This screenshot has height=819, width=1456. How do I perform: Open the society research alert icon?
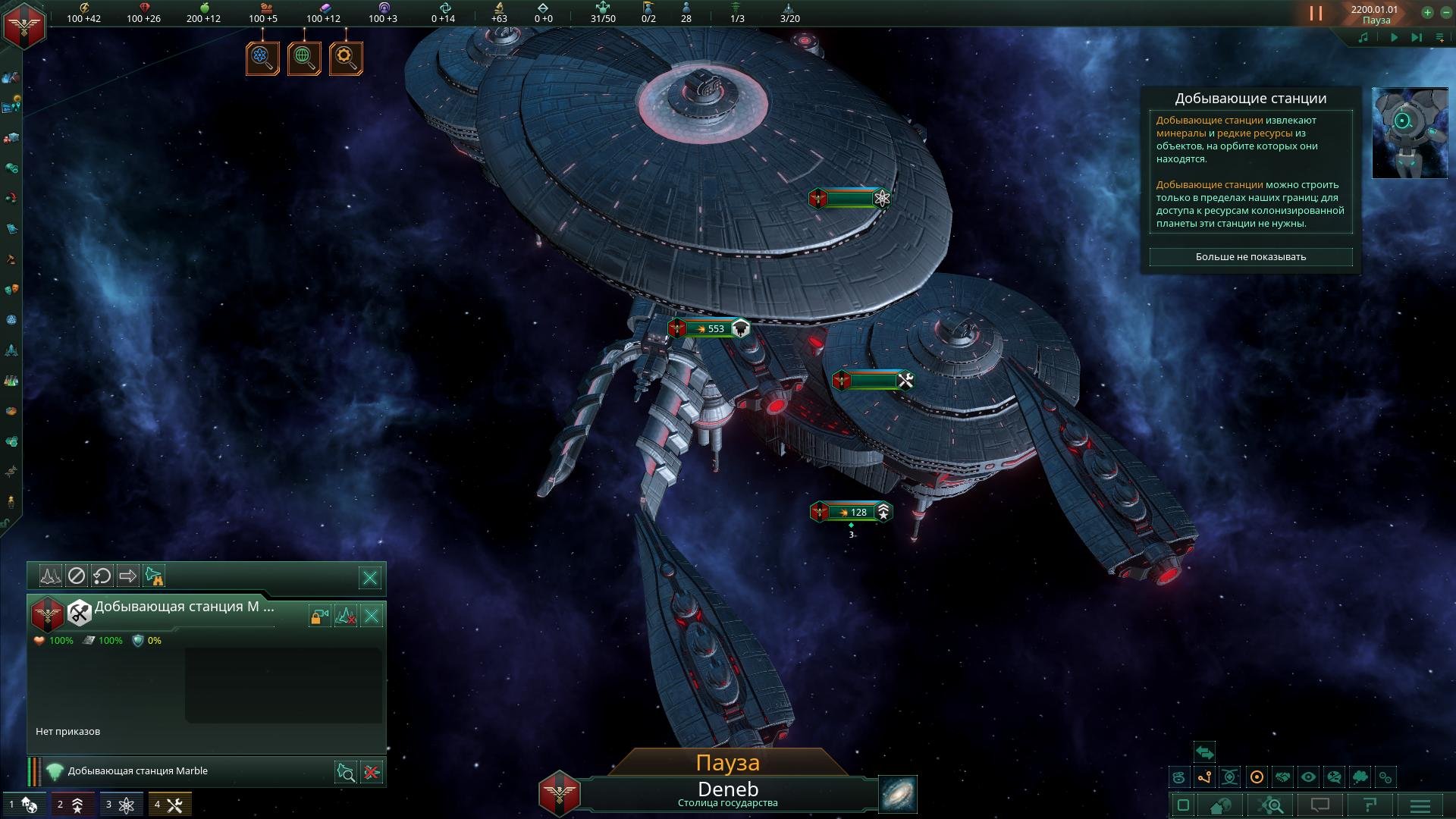[304, 58]
